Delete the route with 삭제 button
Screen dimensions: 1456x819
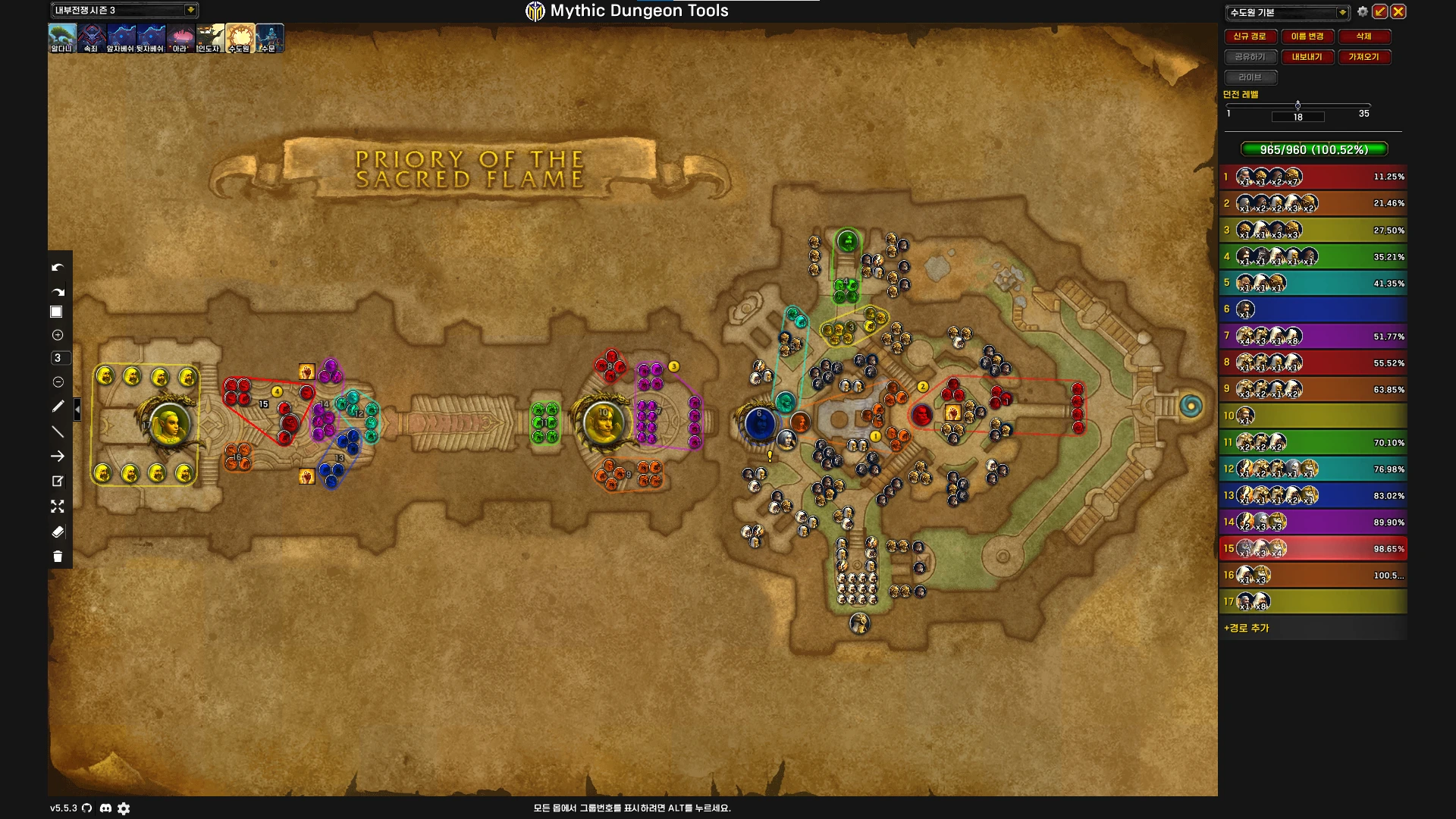[1363, 36]
